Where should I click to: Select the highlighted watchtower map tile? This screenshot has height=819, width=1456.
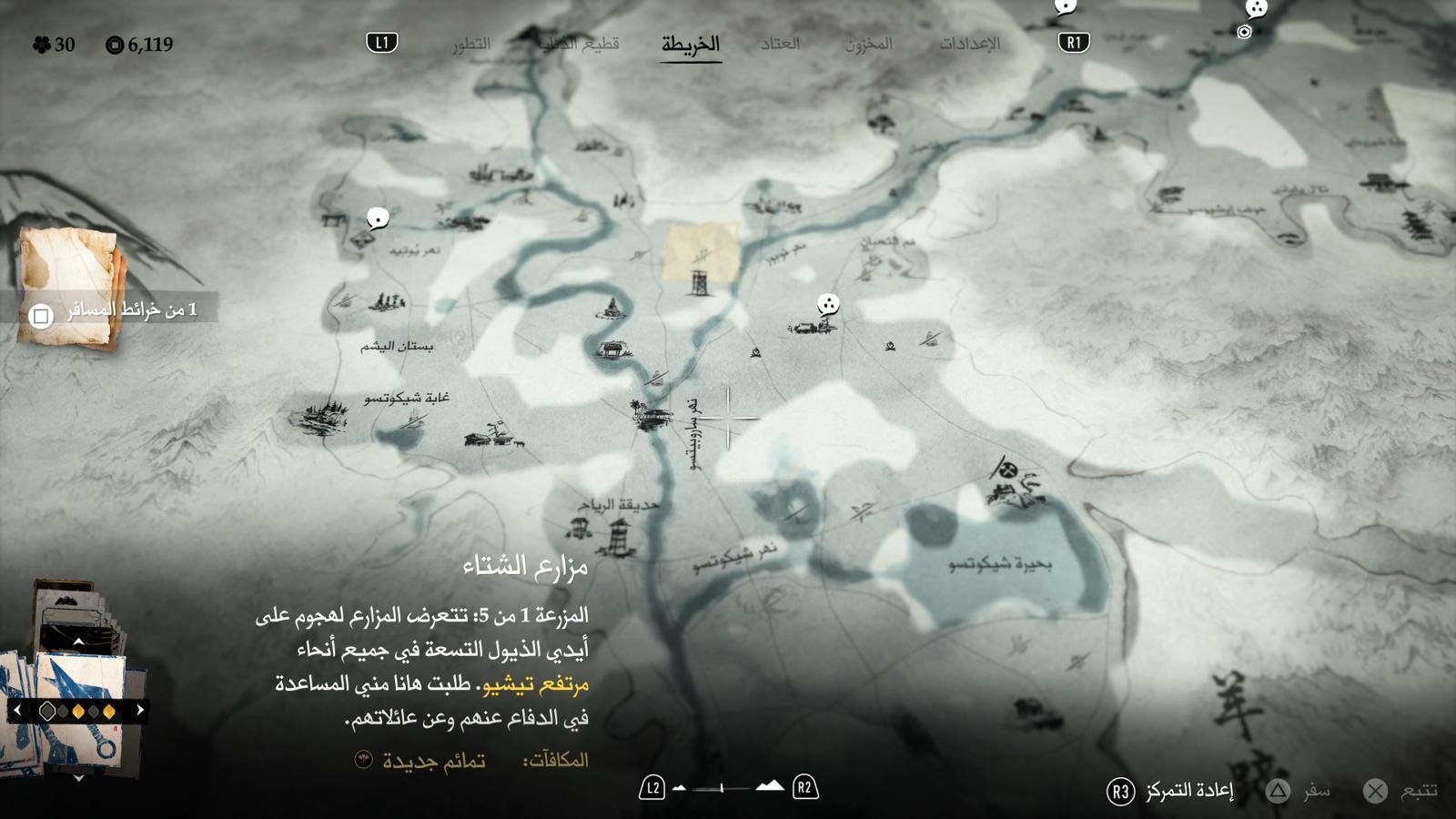700,255
